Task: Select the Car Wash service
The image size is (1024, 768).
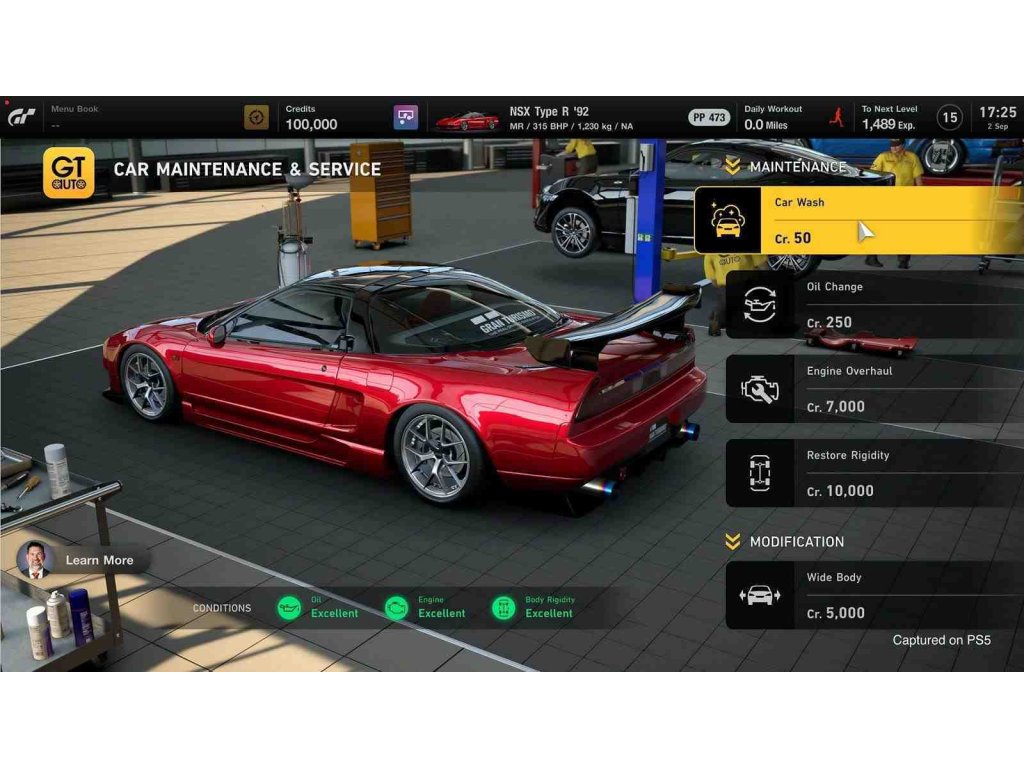Action: point(858,220)
